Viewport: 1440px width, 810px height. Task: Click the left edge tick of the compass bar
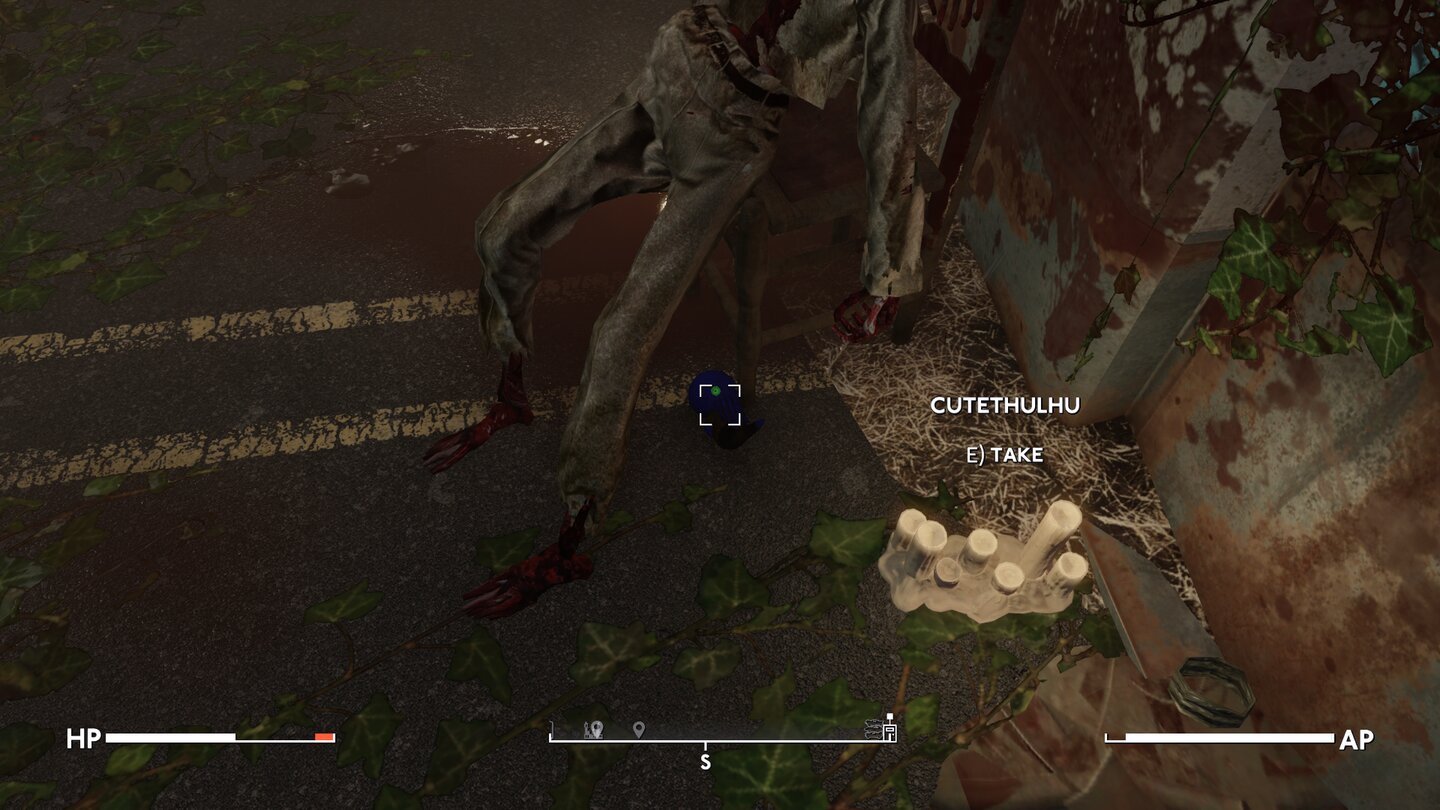pos(551,730)
